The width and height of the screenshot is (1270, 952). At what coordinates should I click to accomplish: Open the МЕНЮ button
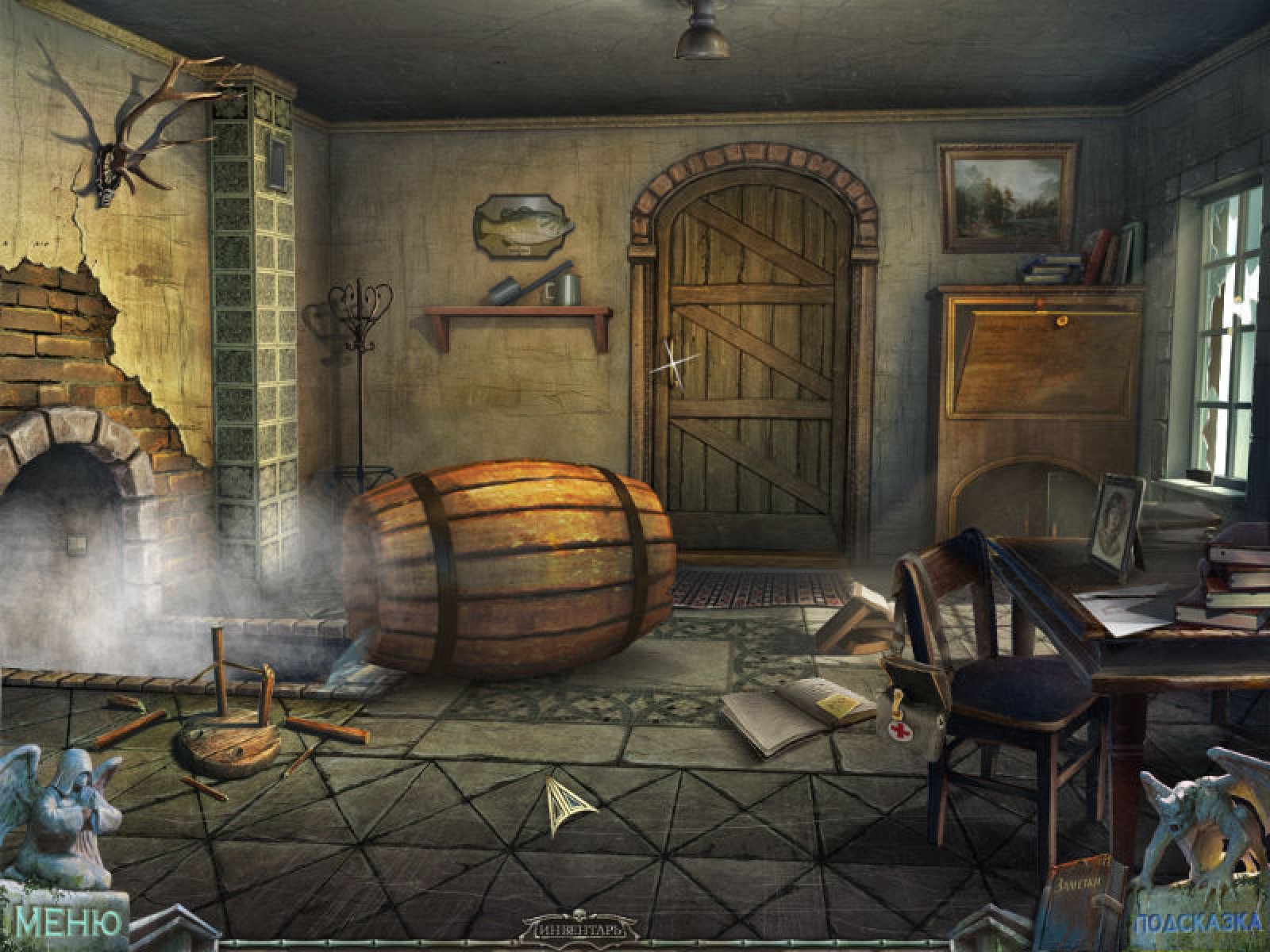[x=70, y=923]
